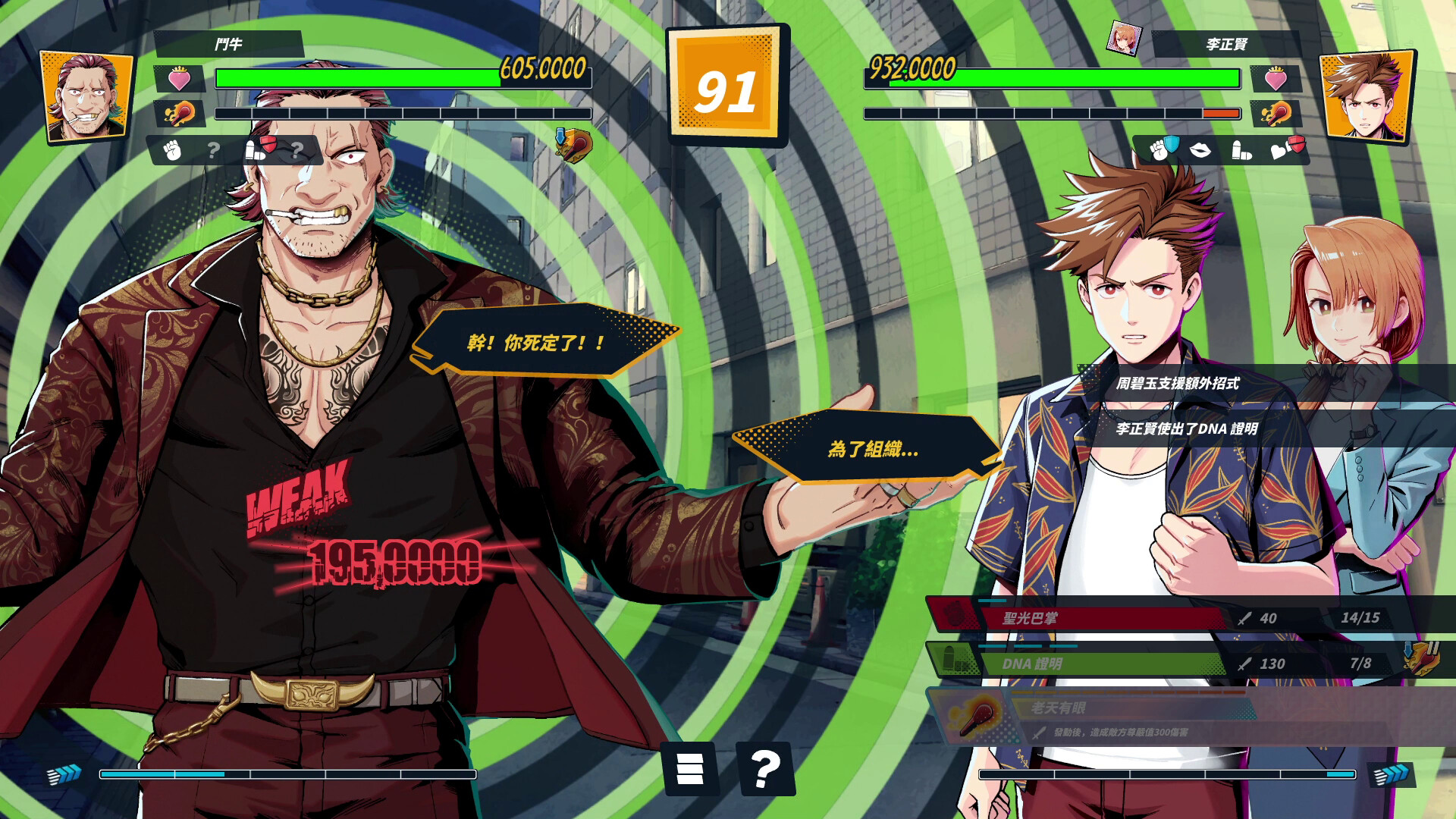Screen dimensions: 1456x819
Task: Activate the 老天有眼 special move
Action: [1092, 717]
